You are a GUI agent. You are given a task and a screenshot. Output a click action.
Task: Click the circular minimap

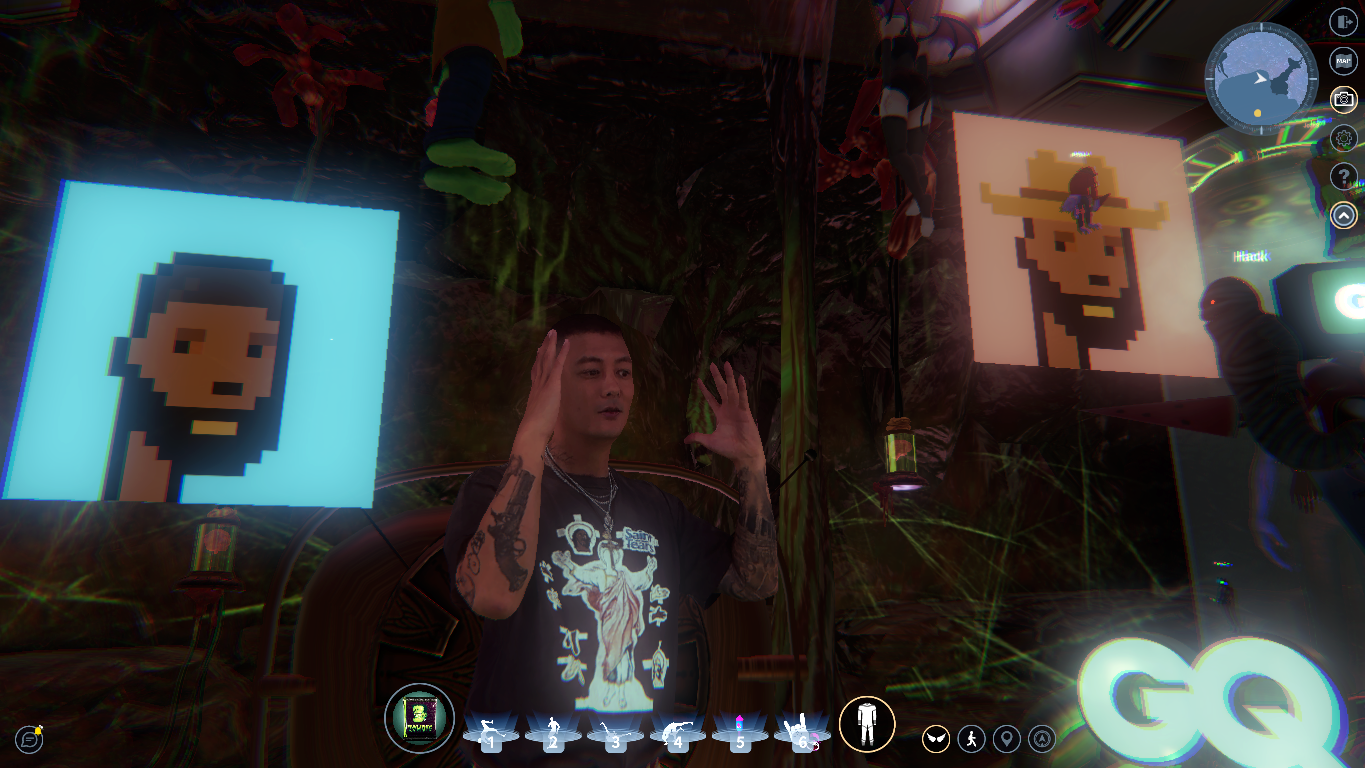(1260, 77)
